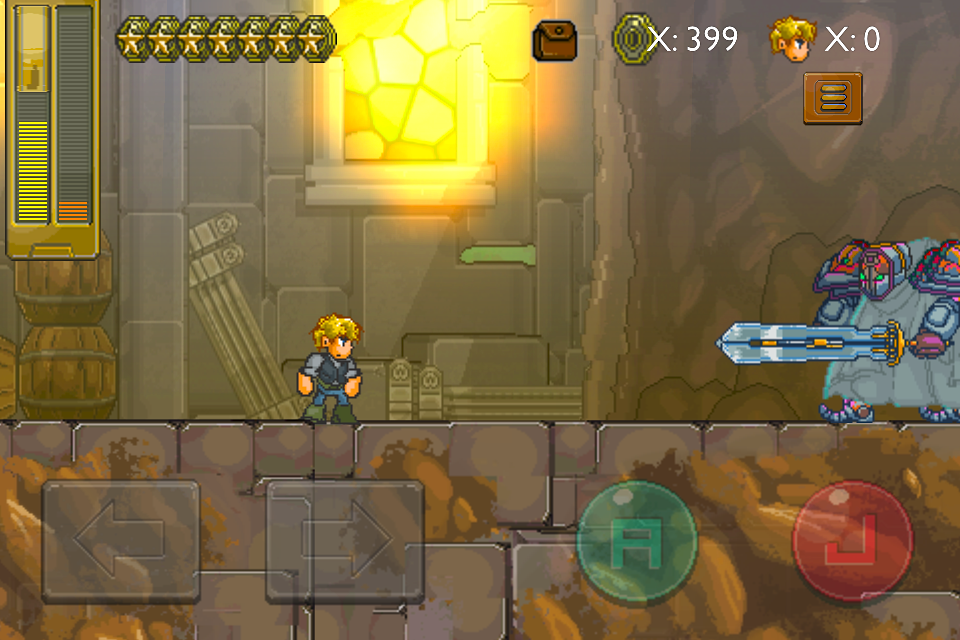Image resolution: width=960 pixels, height=640 pixels.
Task: Open the leather satchel inventory icon
Action: (x=554, y=41)
